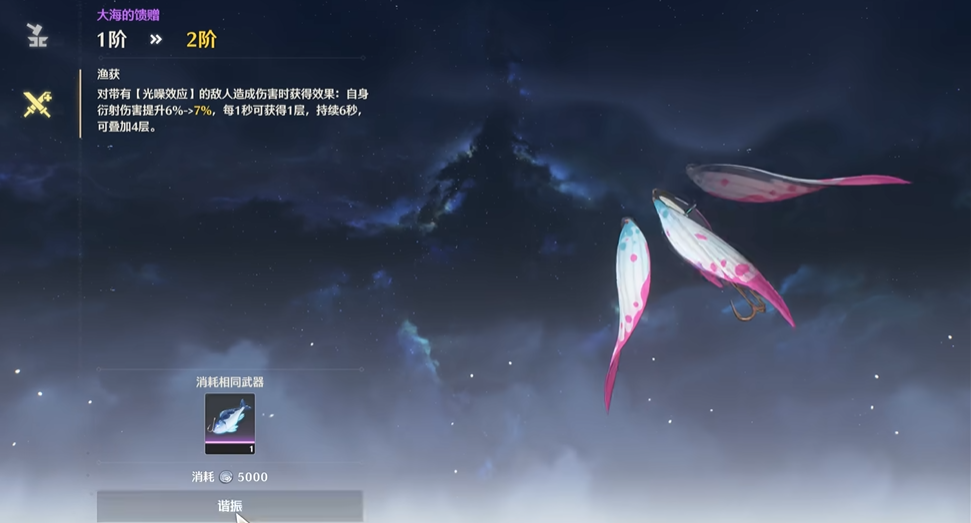This screenshot has height=523, width=971.
Task: Switch to the crossed swords resonance tab
Action: 38,104
